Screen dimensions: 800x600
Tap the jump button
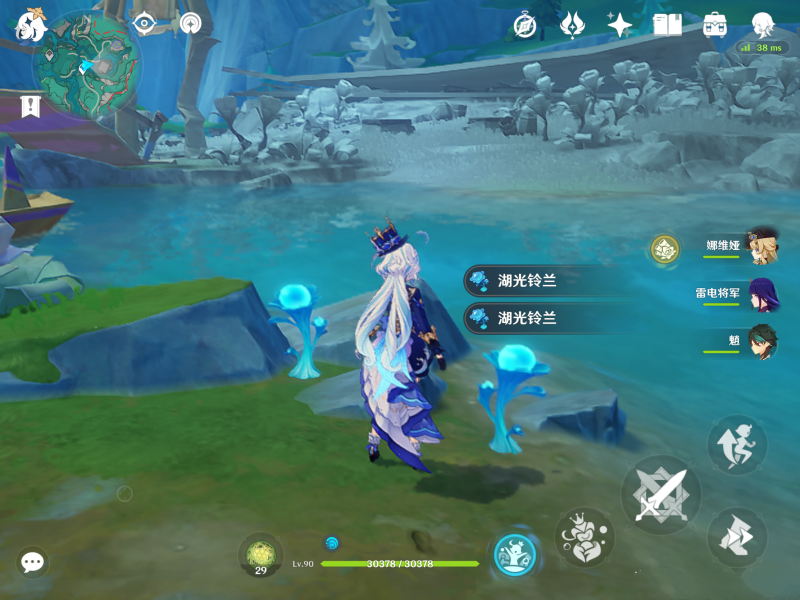pos(737,446)
